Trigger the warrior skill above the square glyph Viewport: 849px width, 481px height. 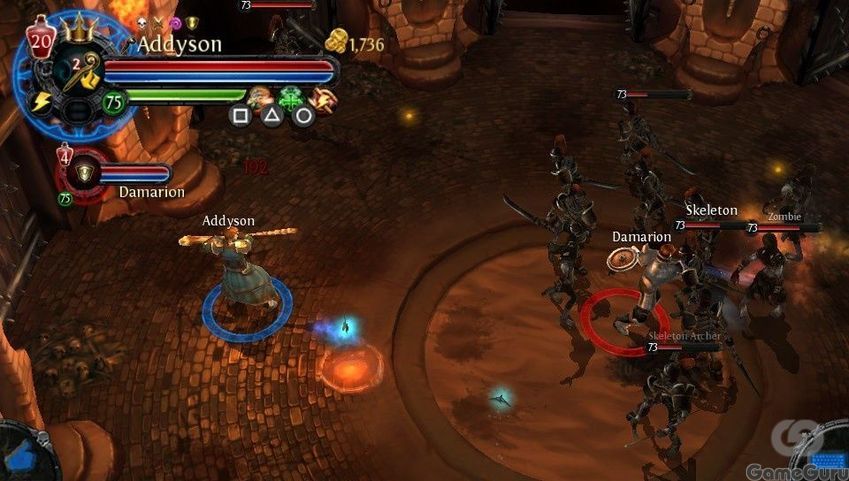[260, 97]
